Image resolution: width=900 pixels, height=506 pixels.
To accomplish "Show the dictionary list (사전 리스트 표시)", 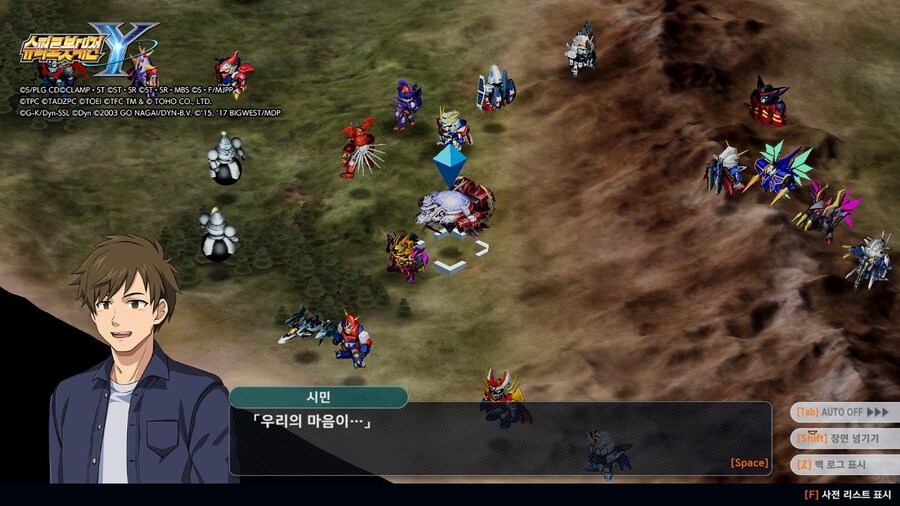I will click(x=847, y=494).
